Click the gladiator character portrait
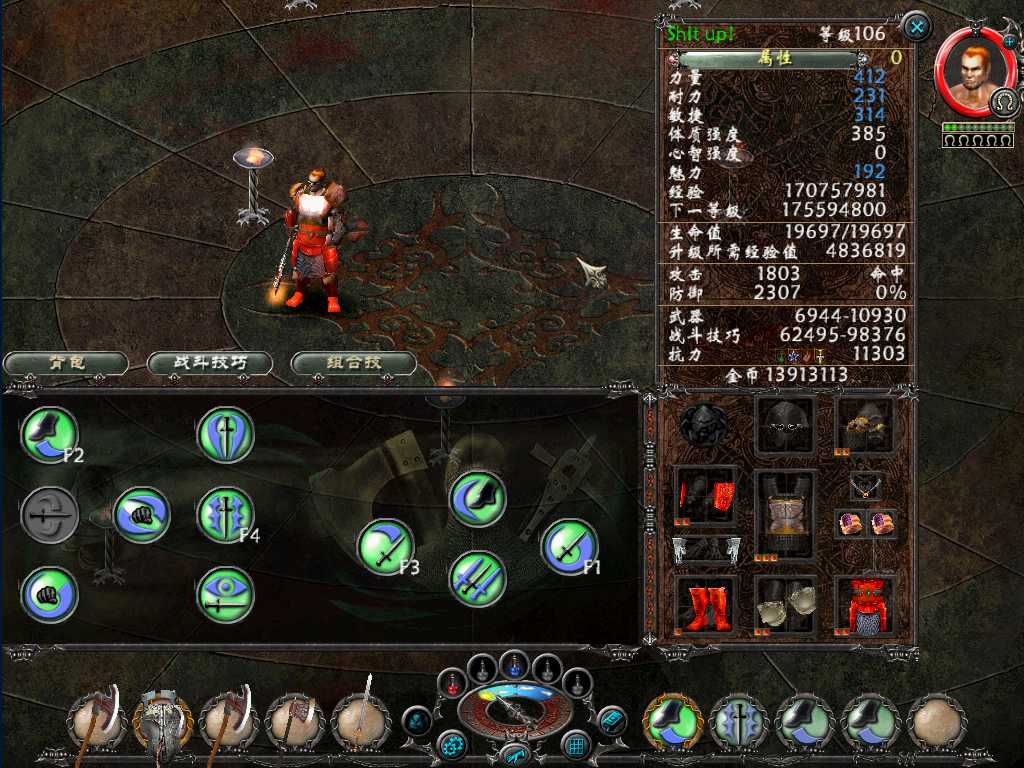The width and height of the screenshot is (1024, 768). [967, 70]
